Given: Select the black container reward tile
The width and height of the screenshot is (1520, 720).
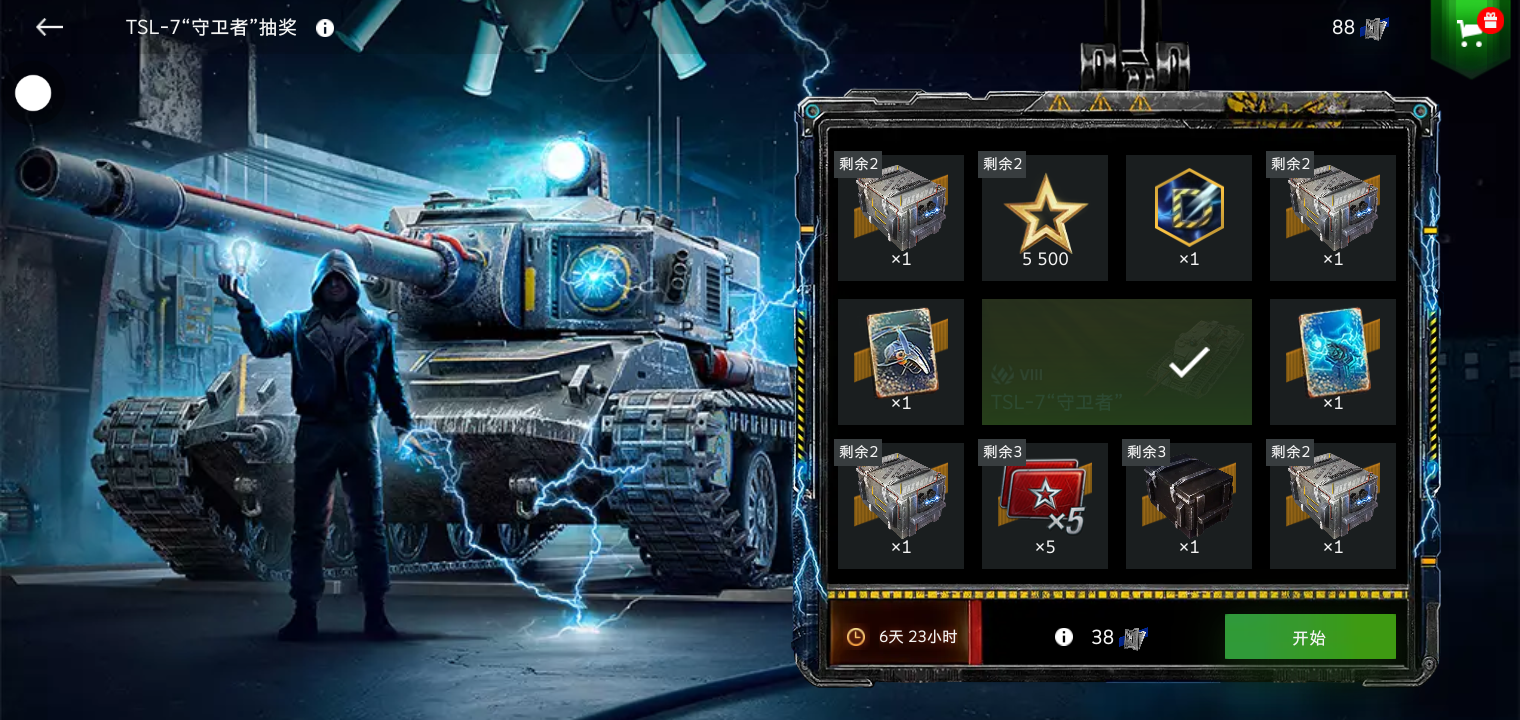Looking at the screenshot, I should (x=1189, y=506).
